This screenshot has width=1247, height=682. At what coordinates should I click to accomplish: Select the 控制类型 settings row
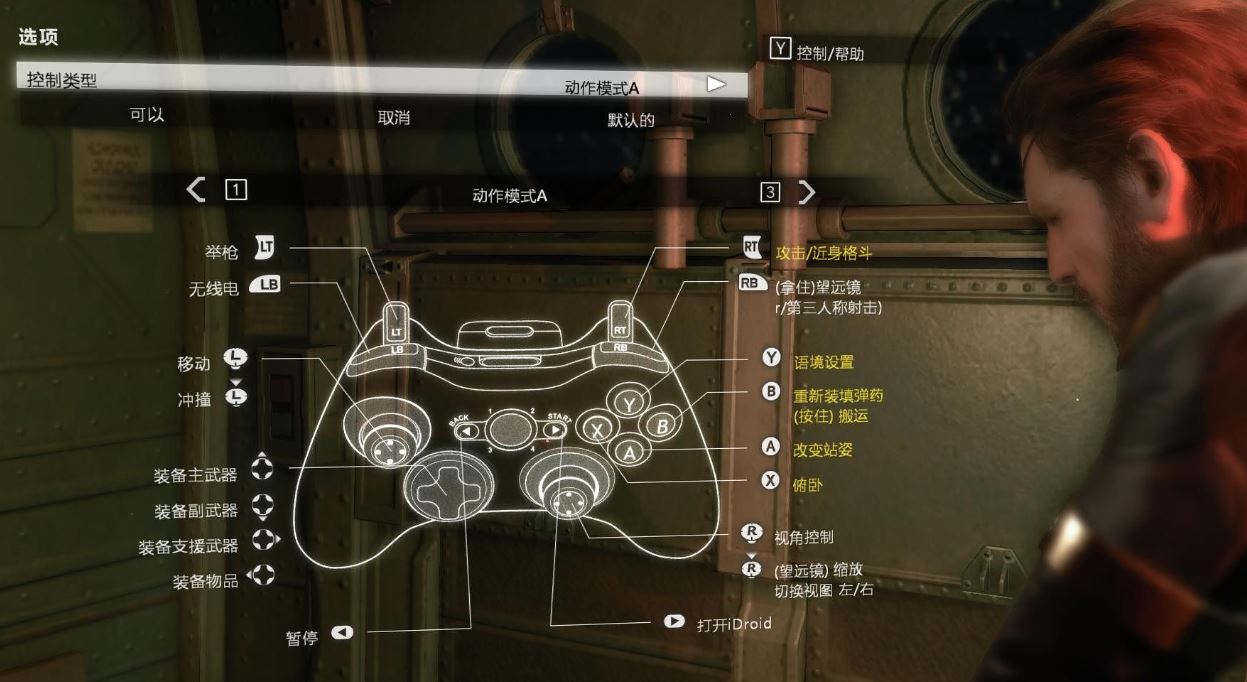point(62,80)
